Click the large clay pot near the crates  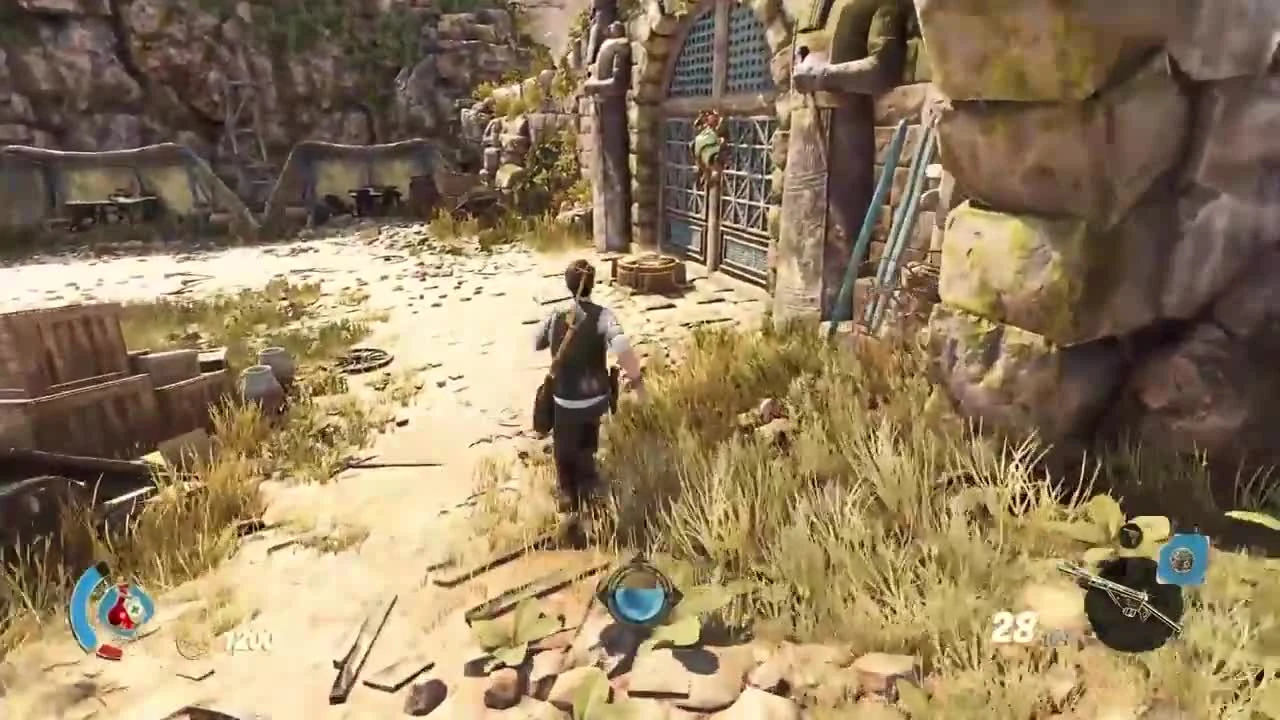[258, 380]
